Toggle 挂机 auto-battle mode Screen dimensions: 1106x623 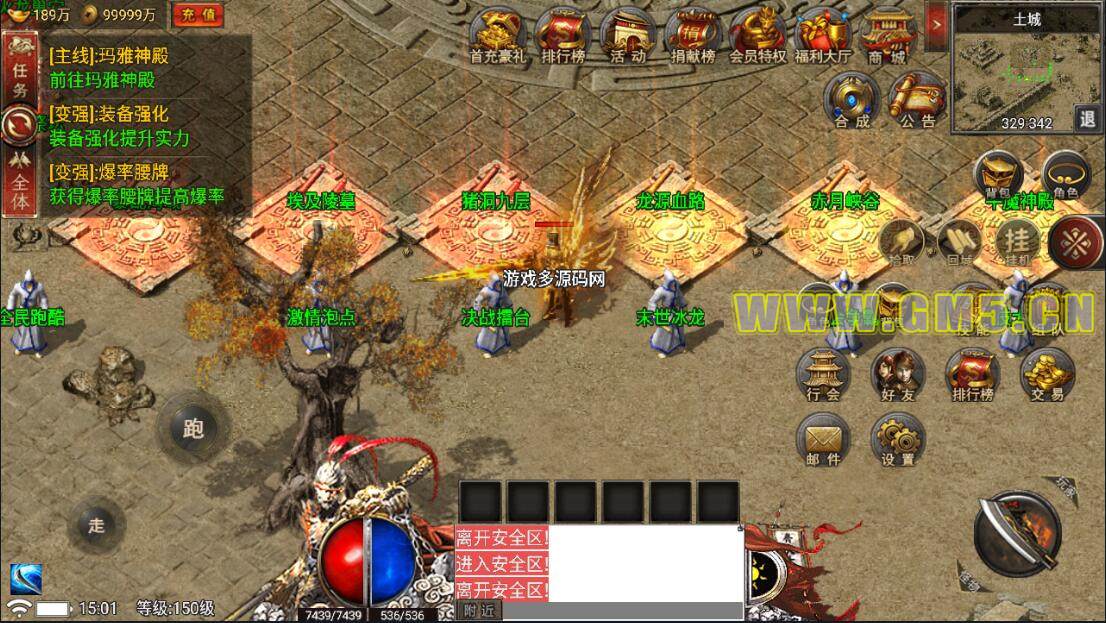[1018, 241]
